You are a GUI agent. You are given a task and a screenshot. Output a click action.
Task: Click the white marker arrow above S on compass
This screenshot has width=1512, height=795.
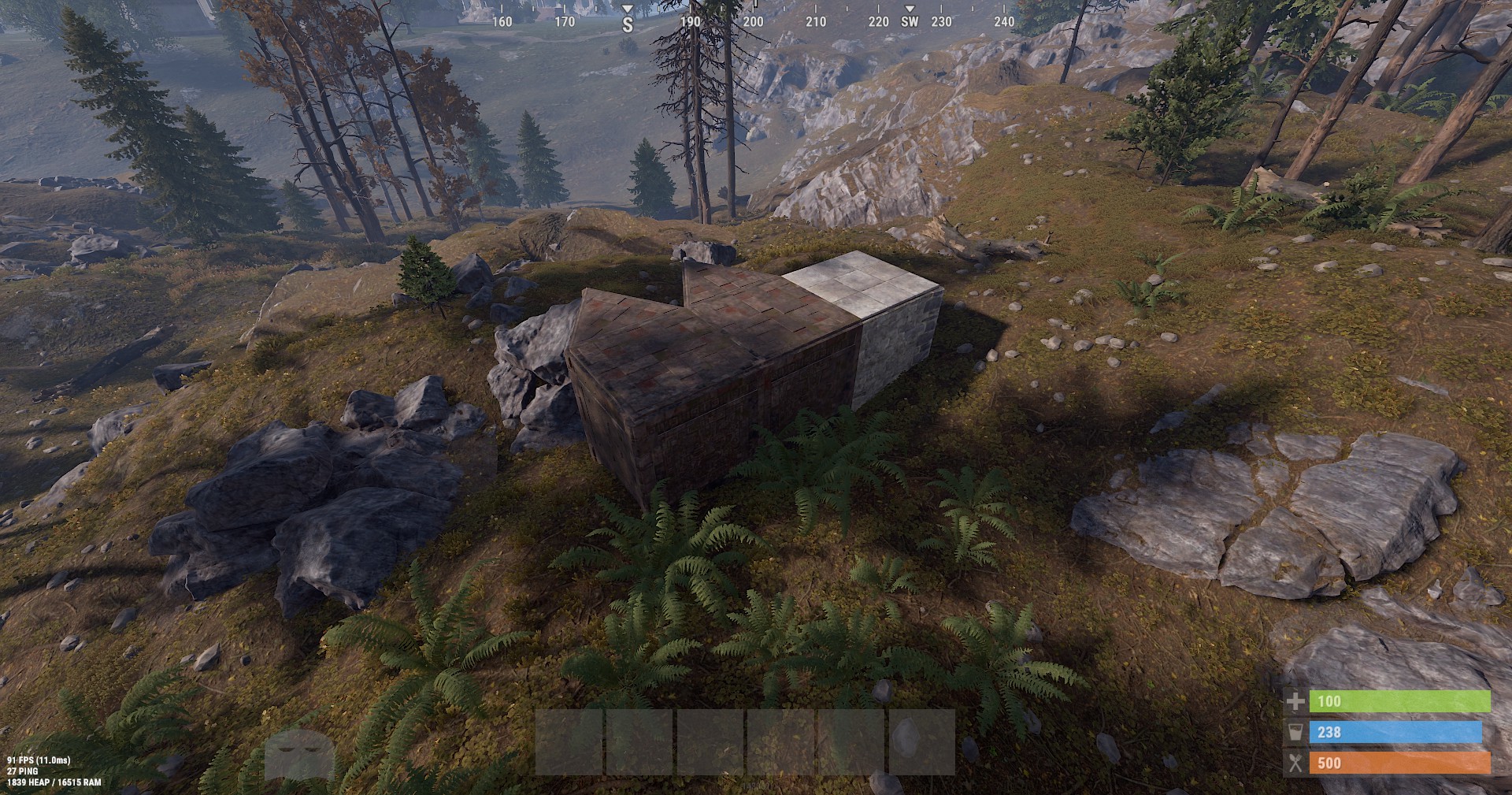[628, 6]
